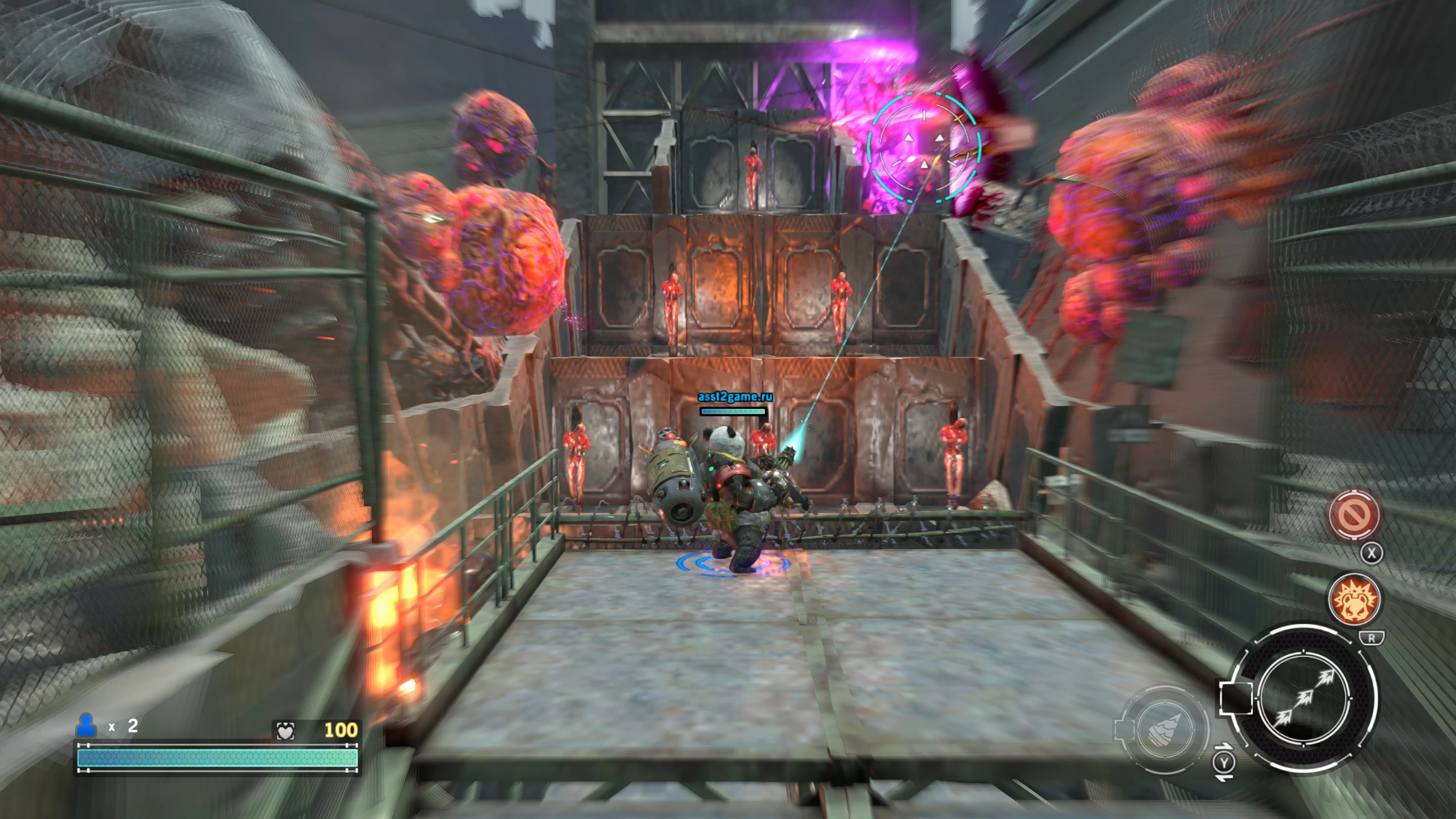Click the heart health icon
Viewport: 1456px width, 819px height.
click(286, 731)
